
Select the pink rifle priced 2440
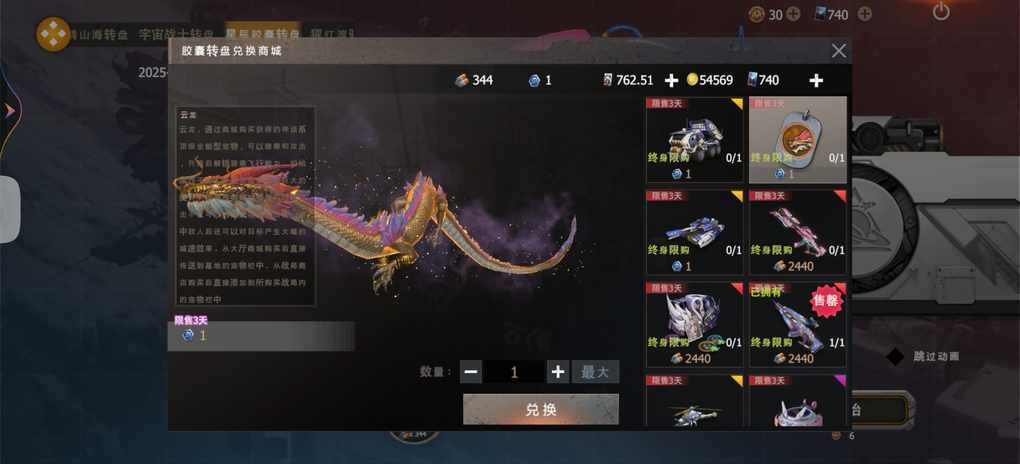pyautogui.click(x=797, y=232)
